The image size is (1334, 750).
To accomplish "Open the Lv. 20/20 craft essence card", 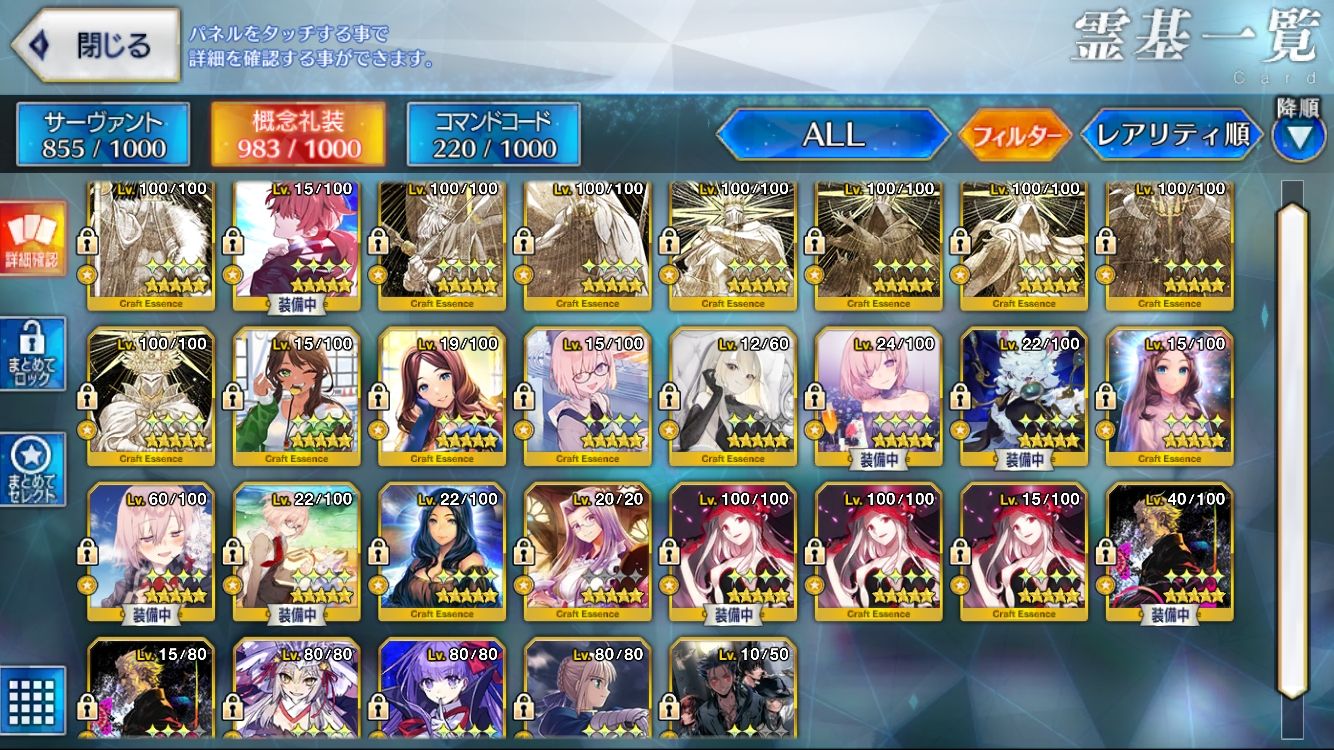I will pos(587,550).
